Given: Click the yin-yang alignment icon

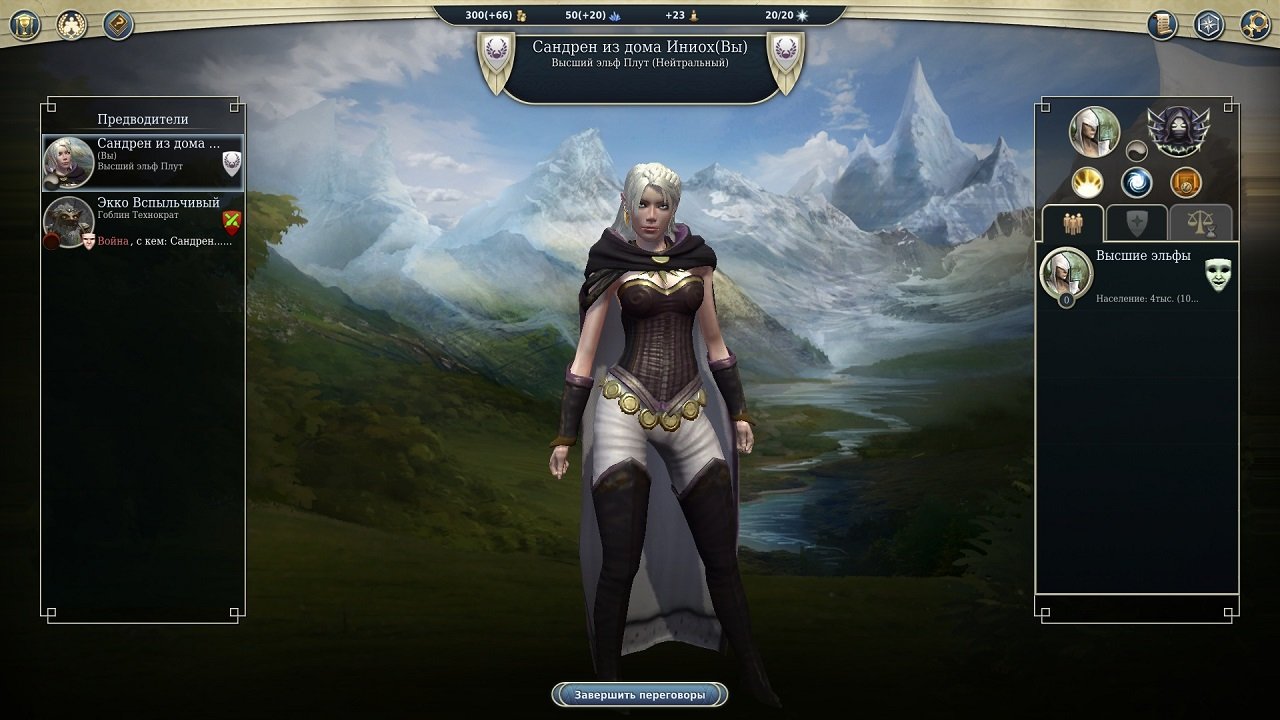Looking at the screenshot, I should tap(1136, 150).
